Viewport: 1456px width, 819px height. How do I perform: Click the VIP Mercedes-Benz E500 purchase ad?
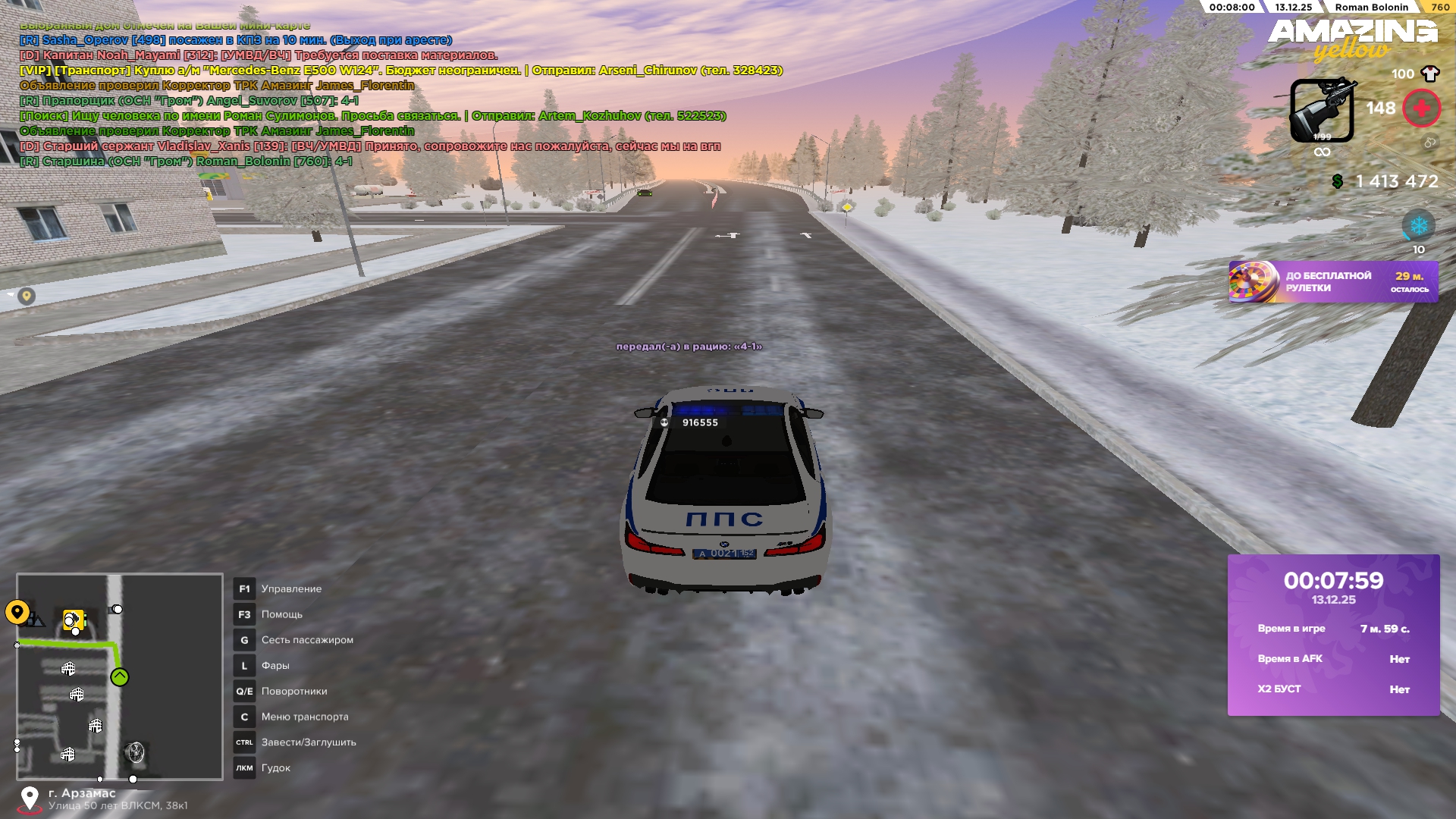point(400,71)
